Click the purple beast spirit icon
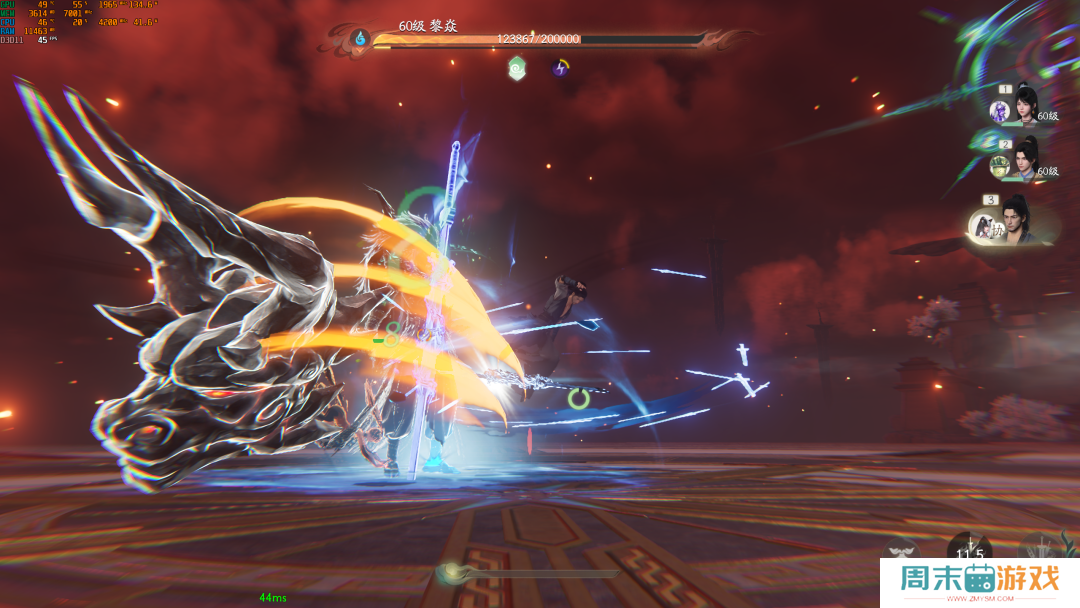 (x=998, y=111)
